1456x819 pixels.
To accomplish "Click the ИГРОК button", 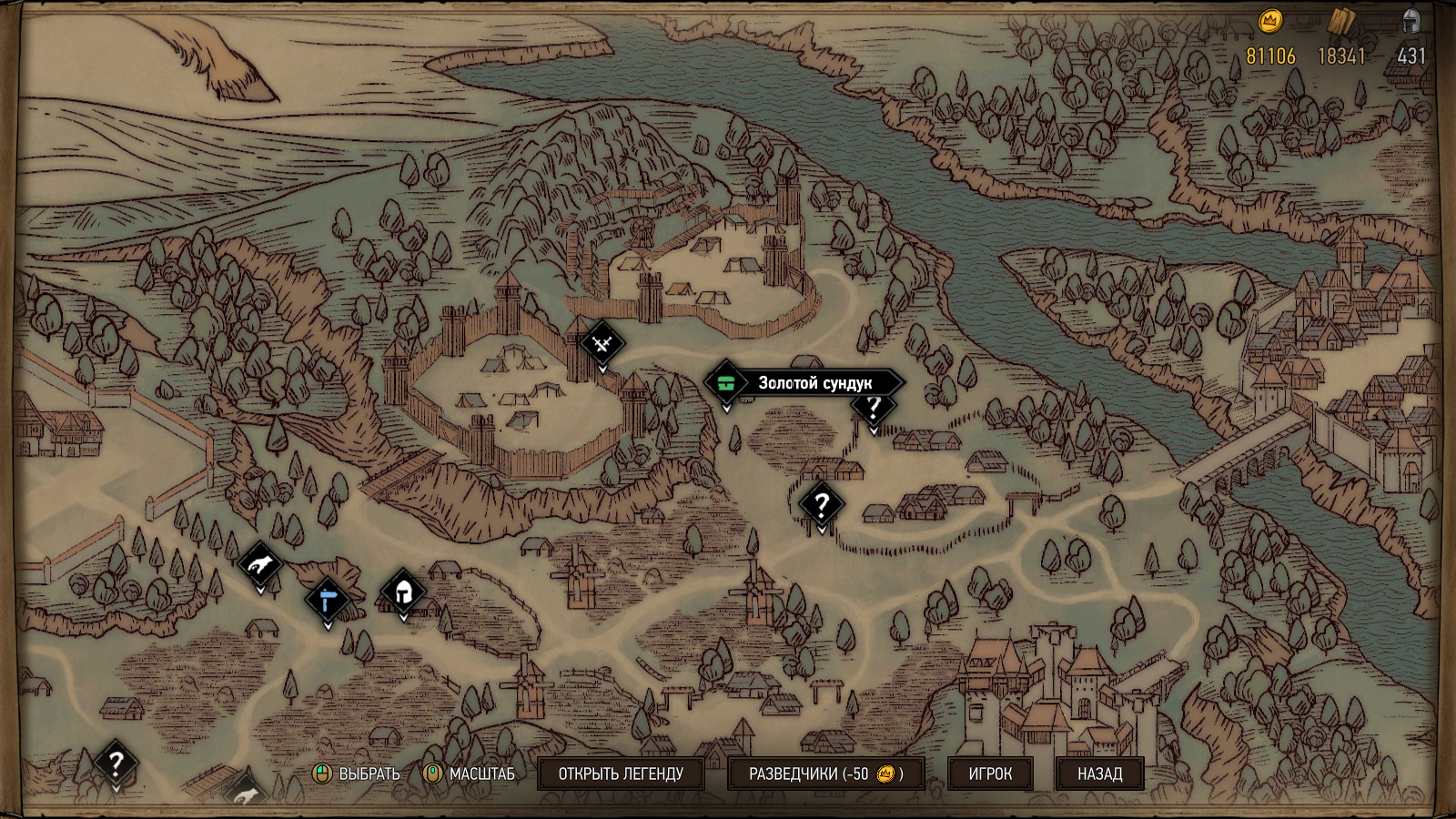I will (x=990, y=773).
